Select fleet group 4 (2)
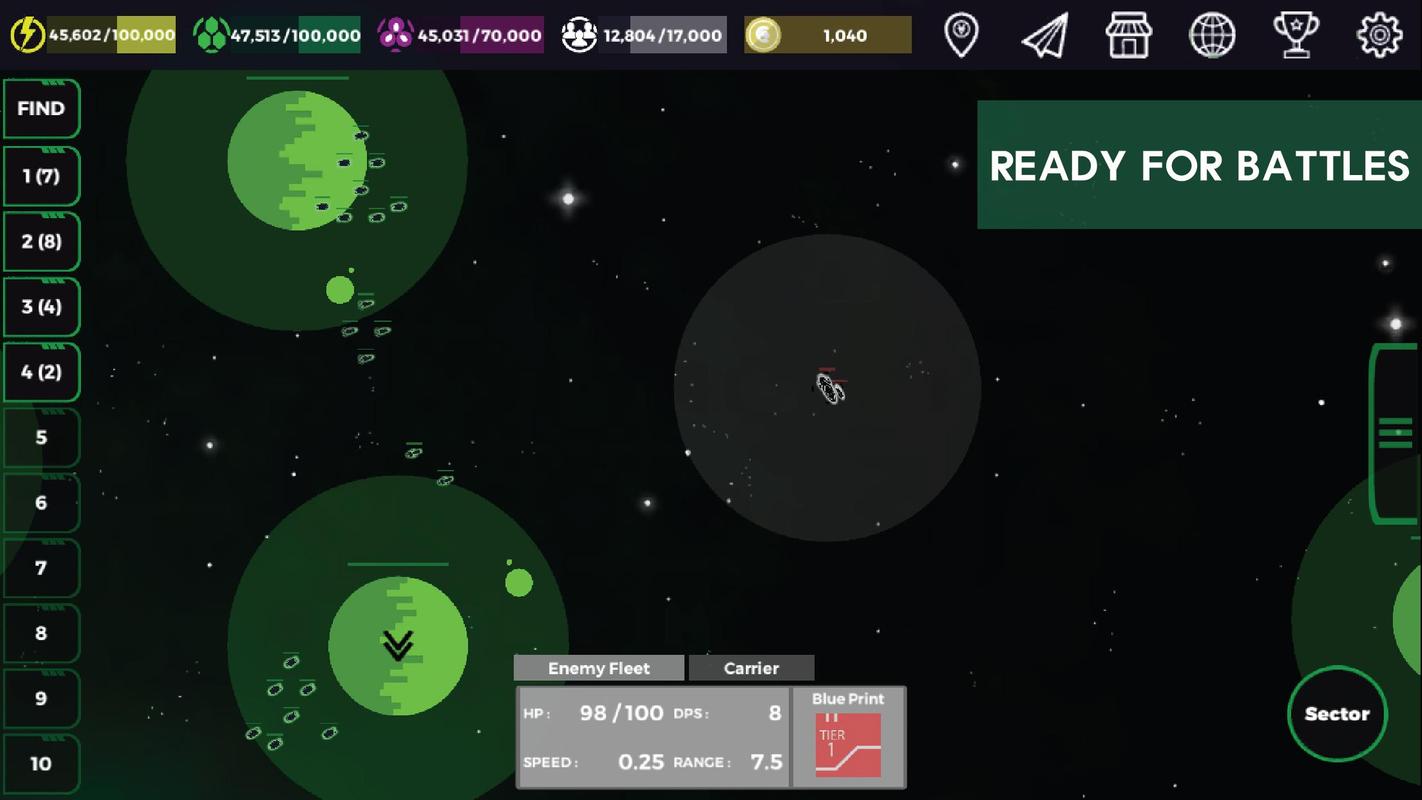1422x800 pixels. tap(41, 372)
